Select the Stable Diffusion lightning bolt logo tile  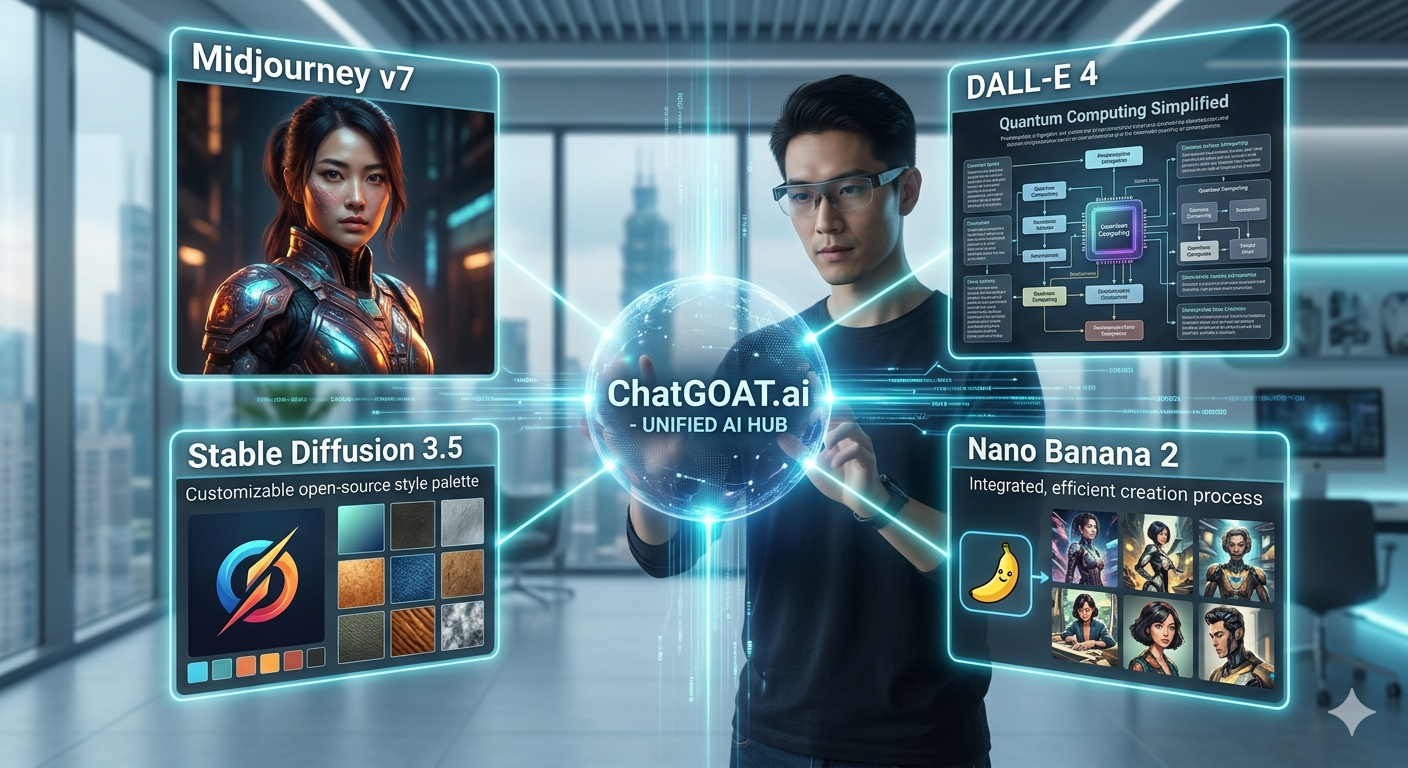(x=256, y=581)
